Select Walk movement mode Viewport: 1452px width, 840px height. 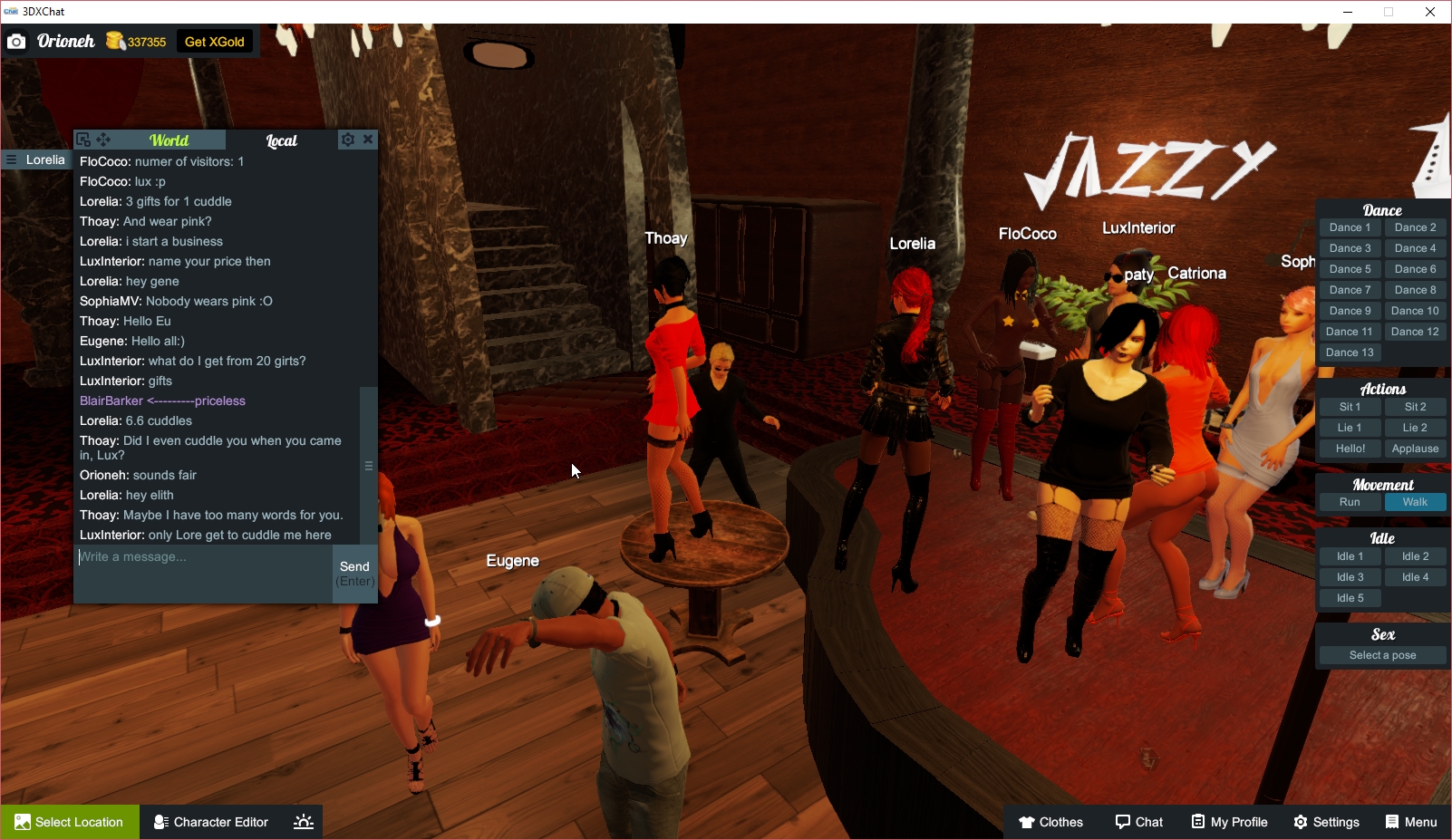[x=1415, y=501]
